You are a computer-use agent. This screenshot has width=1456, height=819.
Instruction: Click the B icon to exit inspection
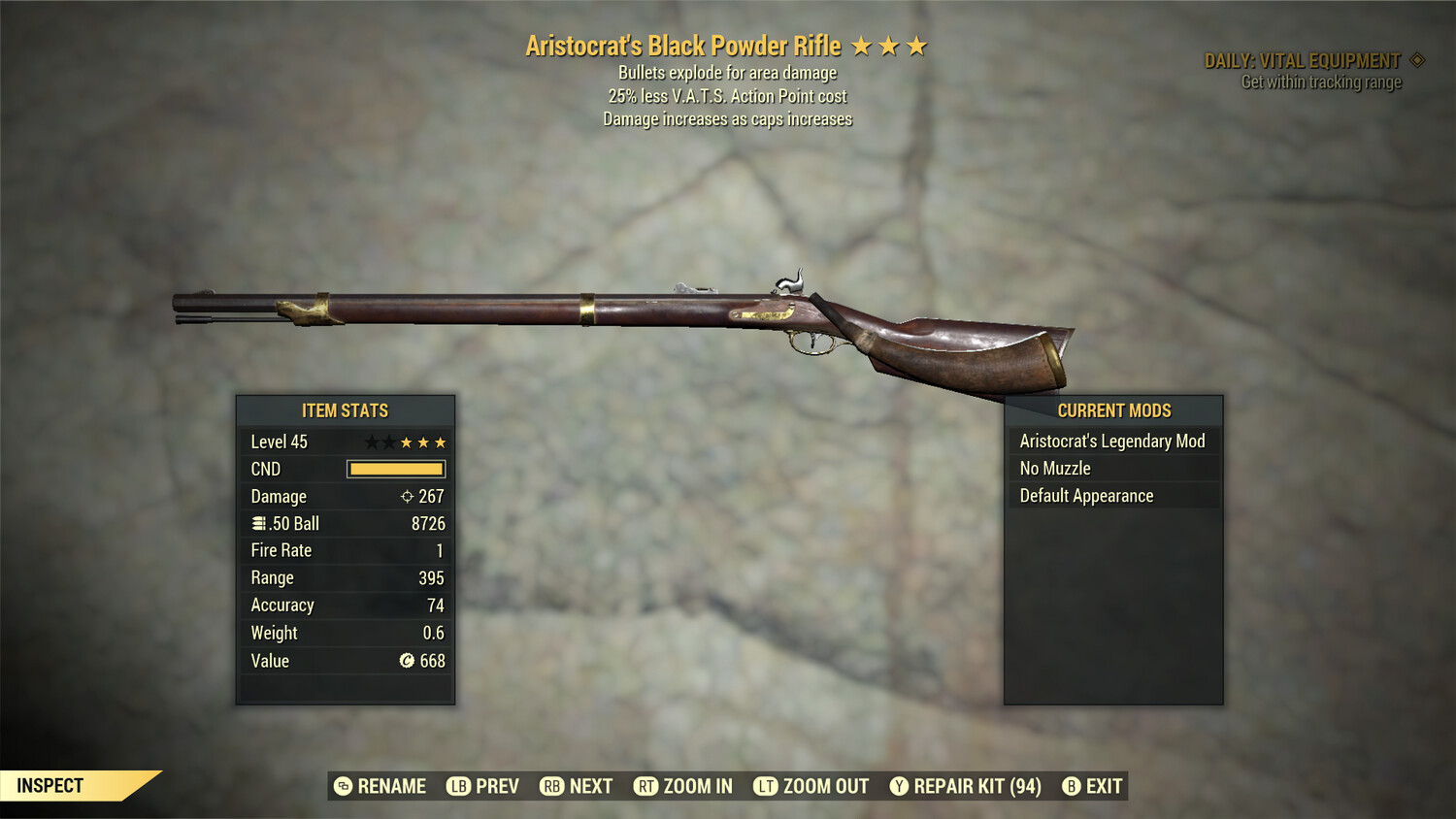(1072, 786)
